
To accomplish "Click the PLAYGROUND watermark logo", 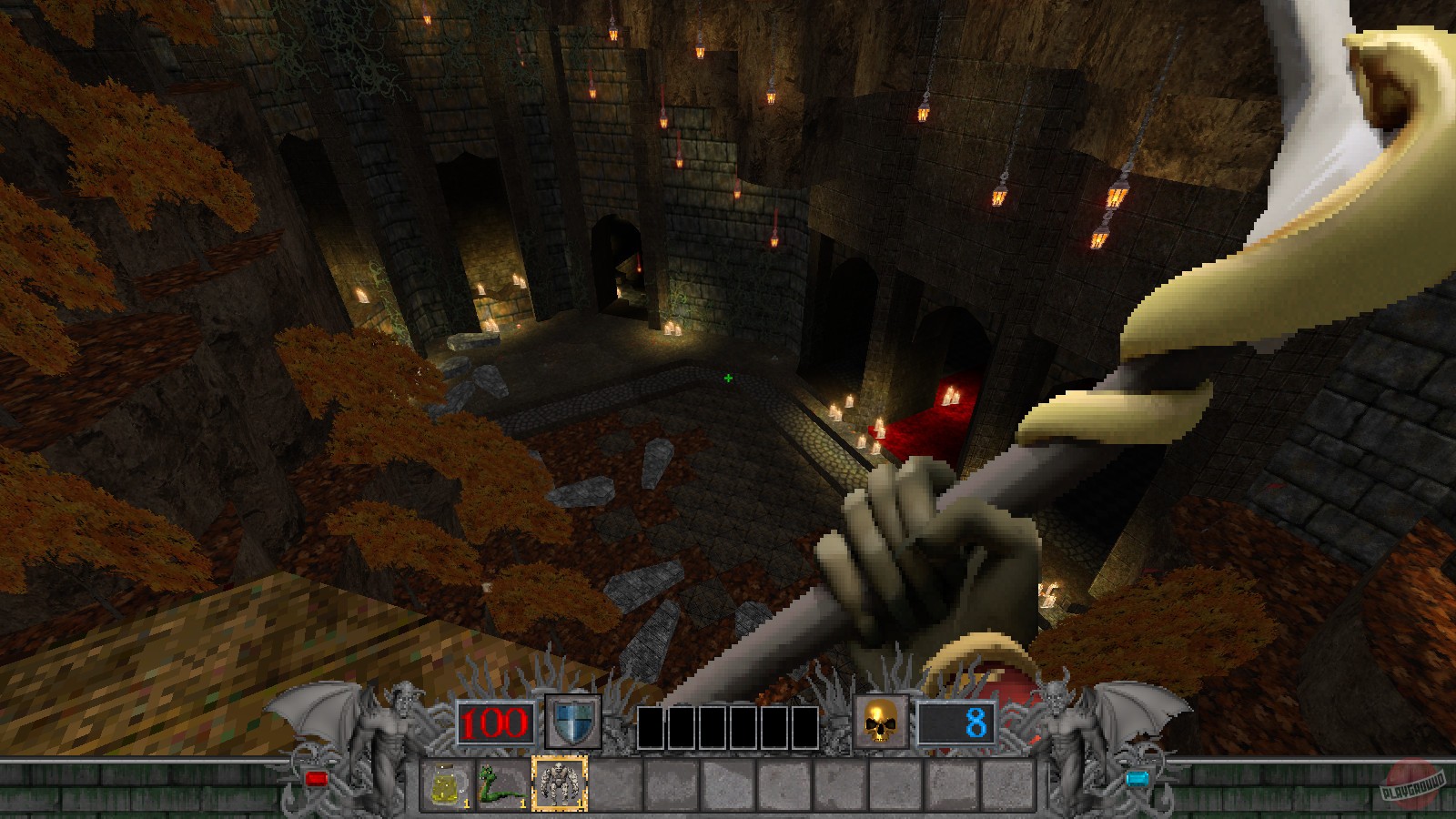I will pyautogui.click(x=1415, y=788).
